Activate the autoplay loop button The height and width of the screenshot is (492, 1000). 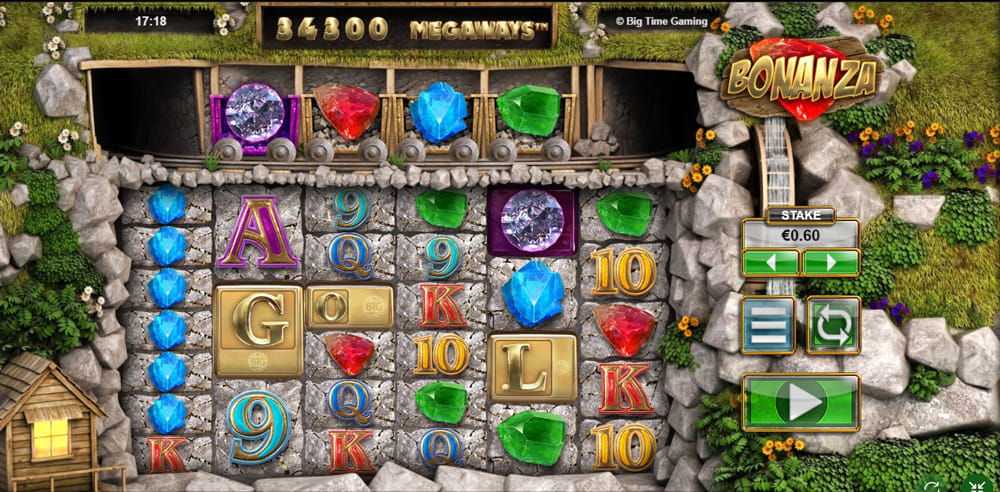coord(833,325)
